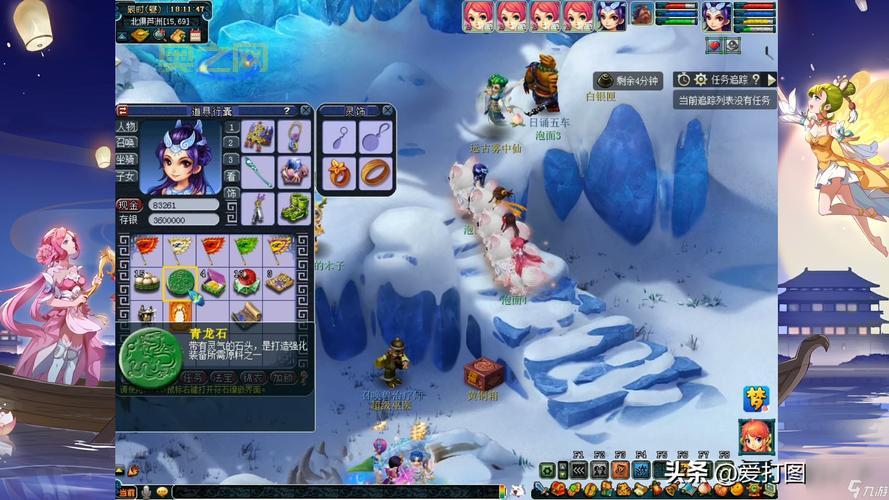Open the 子女 children tab
This screenshot has height=500, width=889.
tap(126, 175)
